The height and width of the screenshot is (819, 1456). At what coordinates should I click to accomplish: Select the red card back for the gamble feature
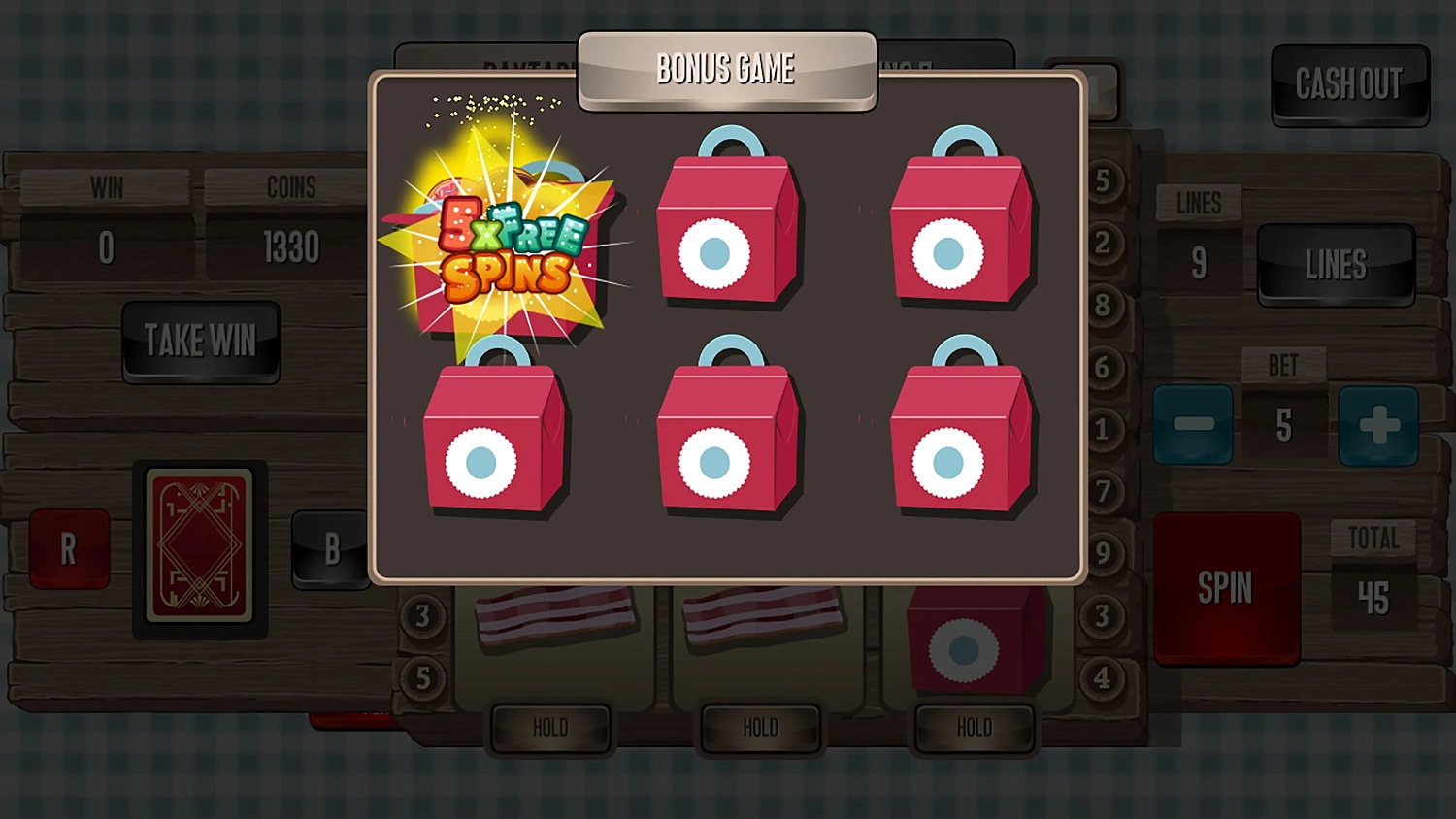201,545
